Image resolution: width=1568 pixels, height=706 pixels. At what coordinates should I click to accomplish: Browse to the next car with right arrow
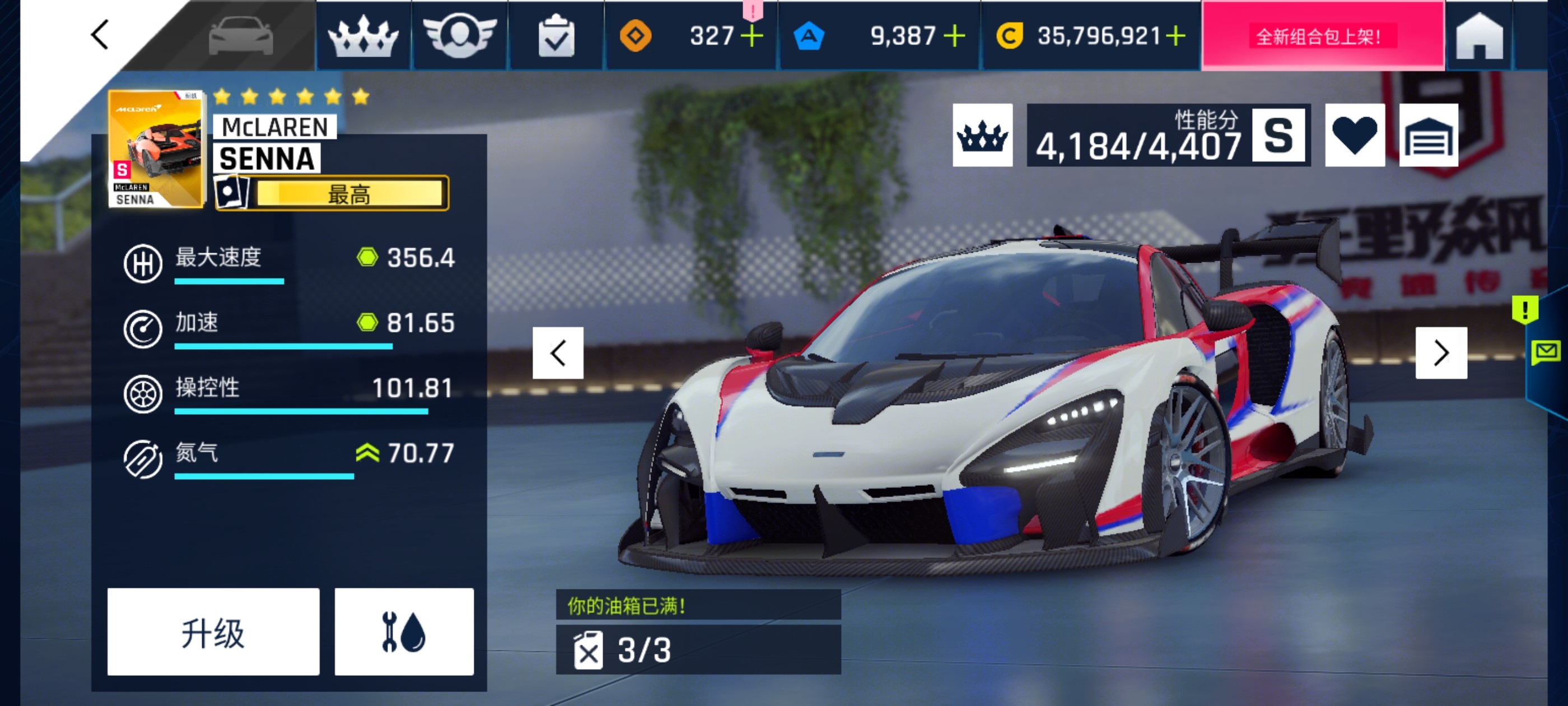tap(1441, 352)
